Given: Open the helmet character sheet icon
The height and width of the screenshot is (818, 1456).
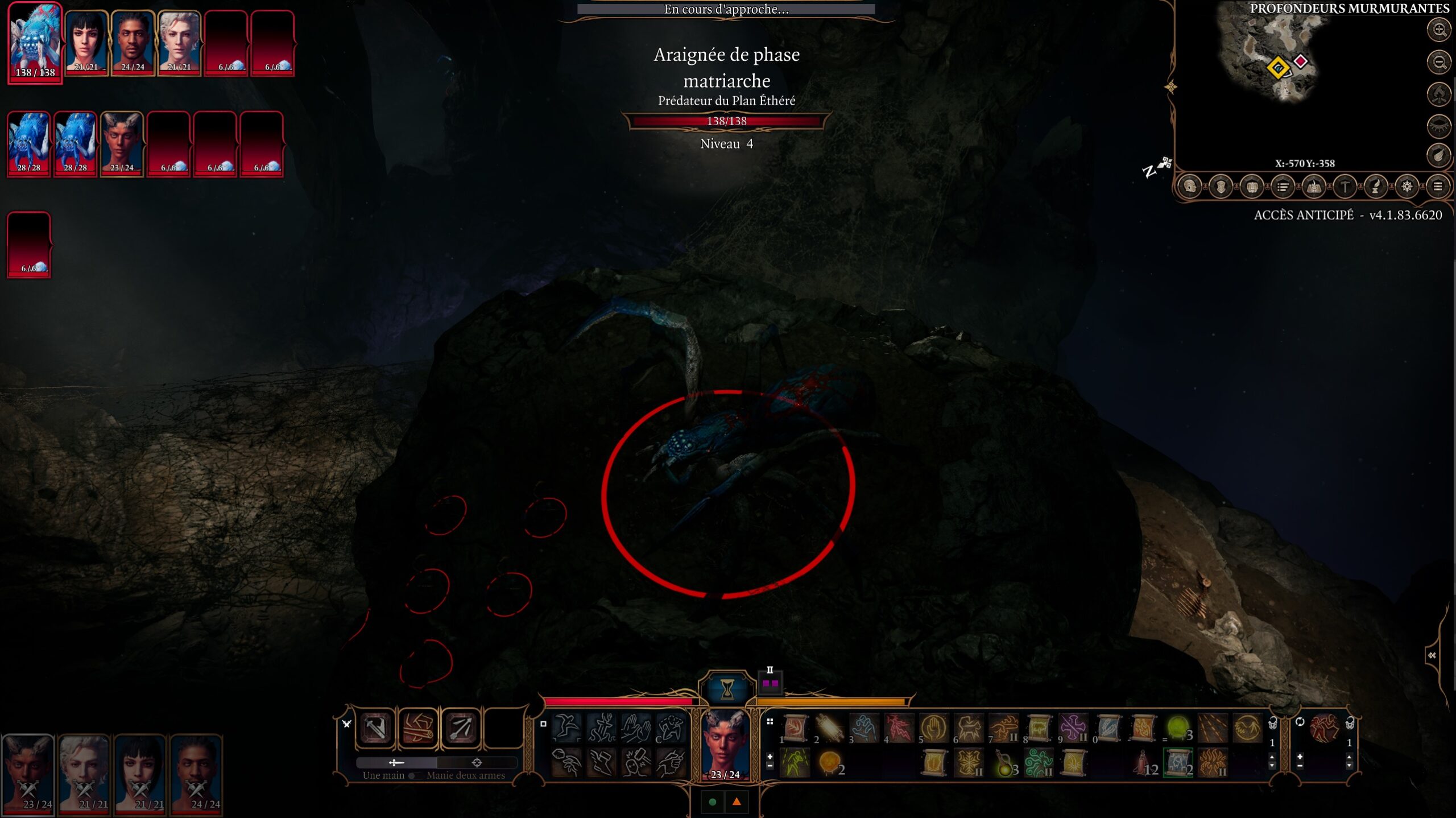Looking at the screenshot, I should coord(1190,187).
